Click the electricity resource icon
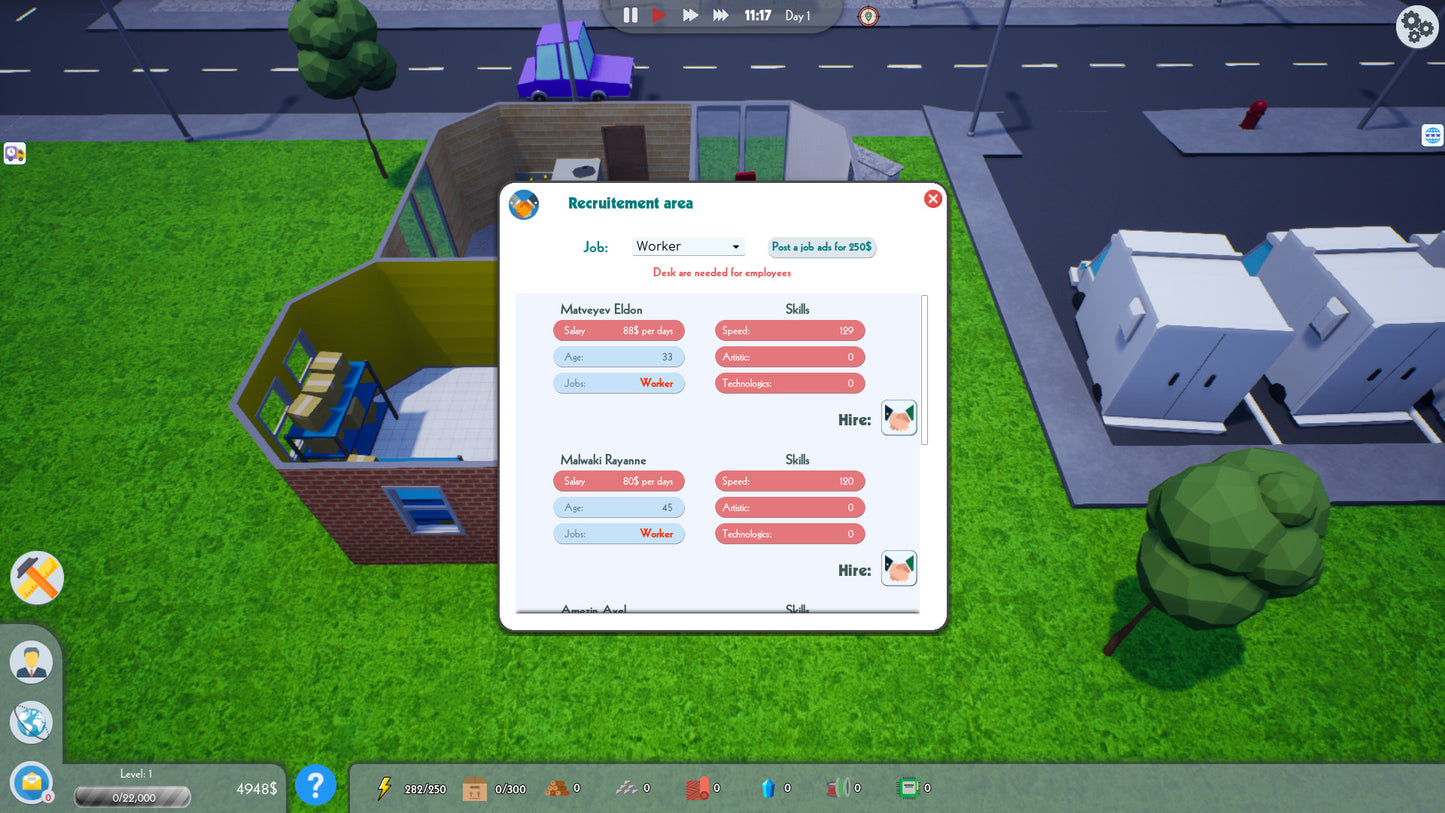 click(x=384, y=787)
